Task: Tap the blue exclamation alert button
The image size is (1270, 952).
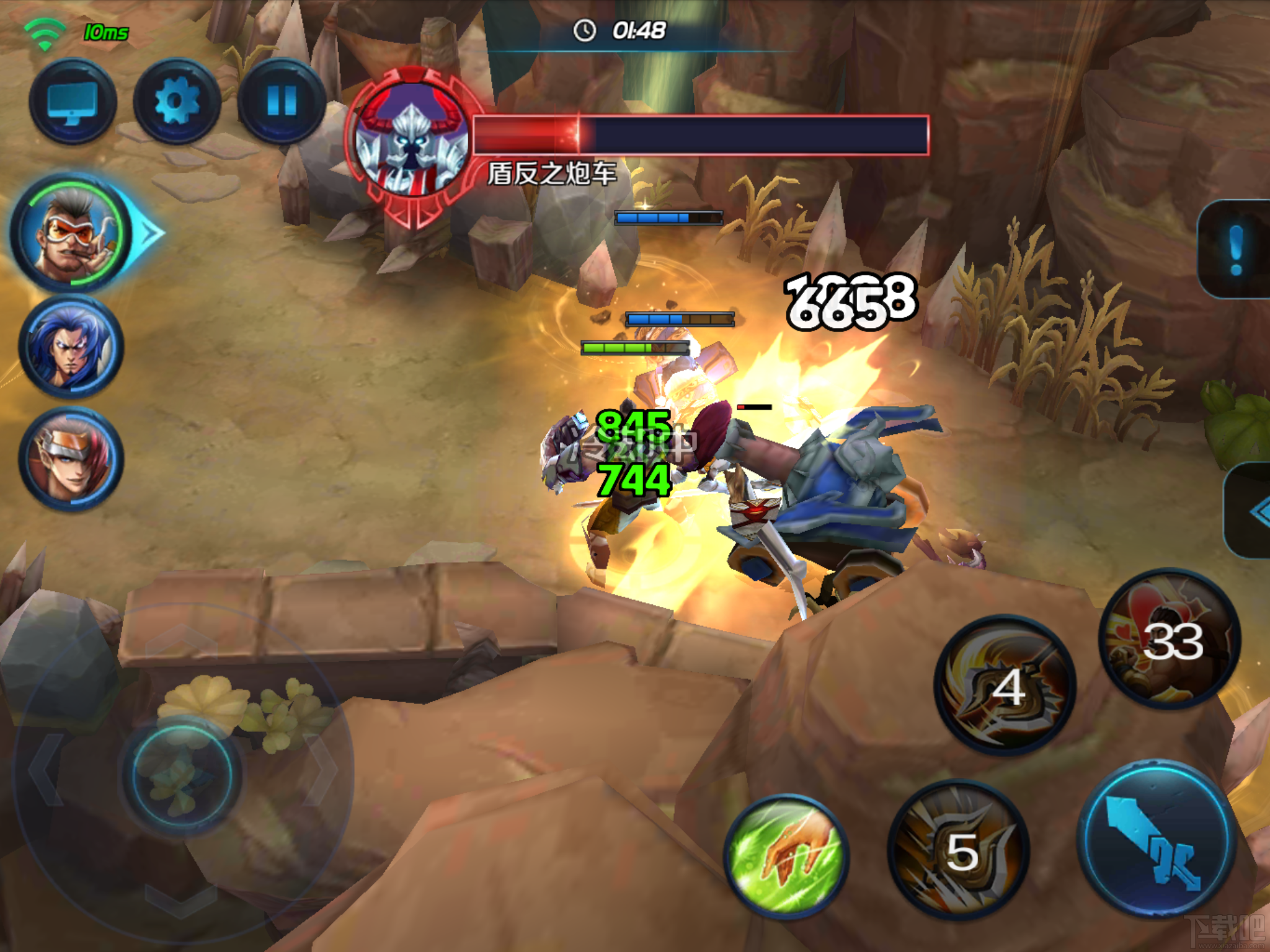Action: [x=1237, y=249]
